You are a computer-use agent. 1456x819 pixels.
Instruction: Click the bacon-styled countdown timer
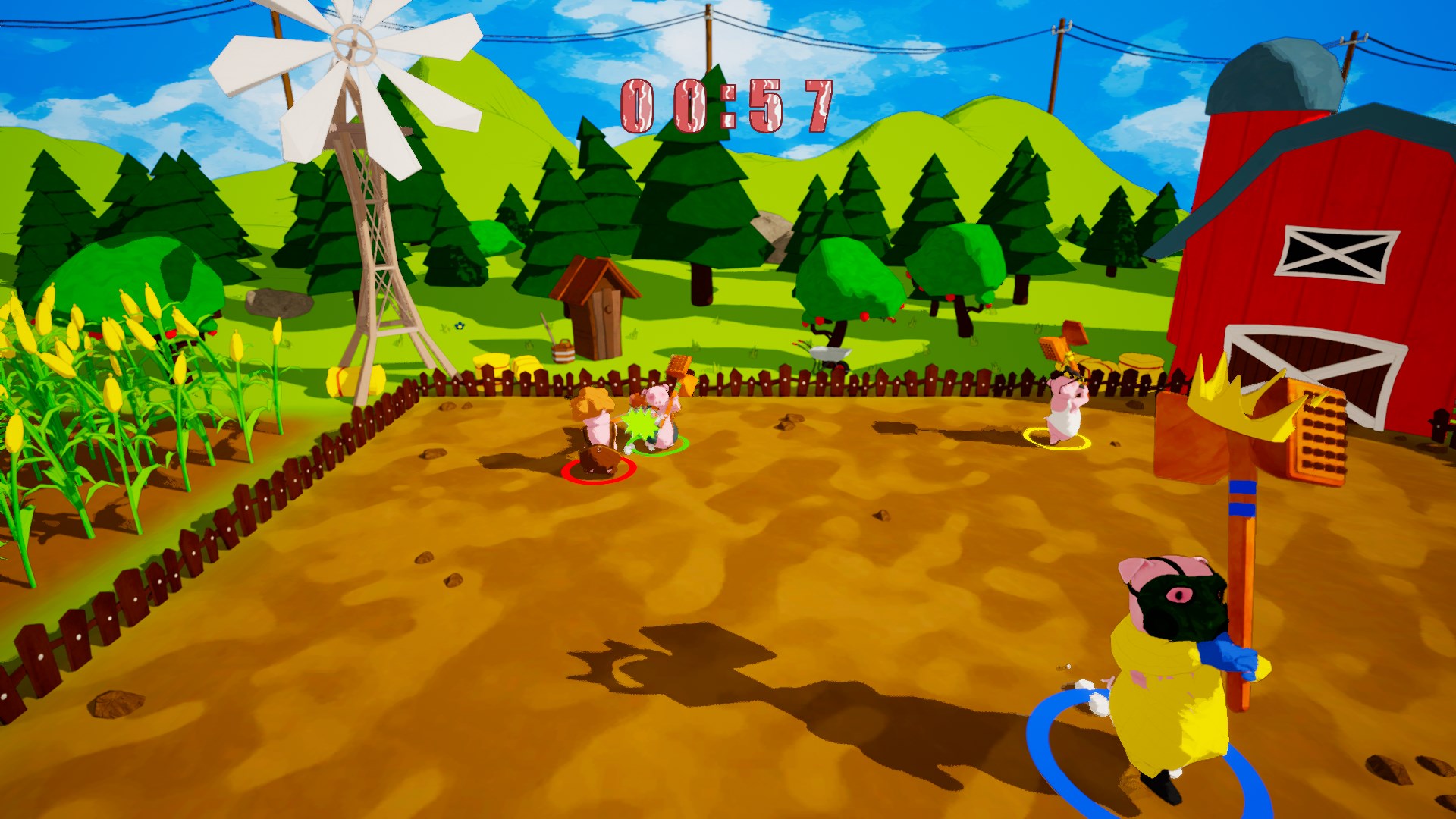coord(724,106)
